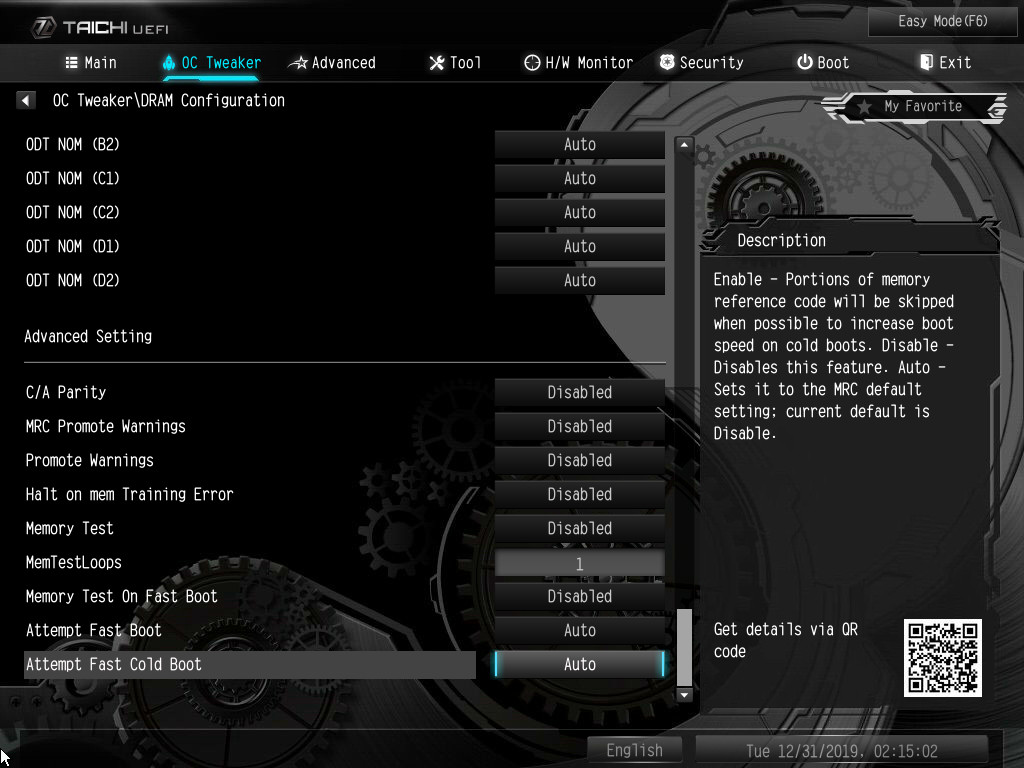The height and width of the screenshot is (768, 1024).
Task: Select the Boot tab
Action: 823,62
